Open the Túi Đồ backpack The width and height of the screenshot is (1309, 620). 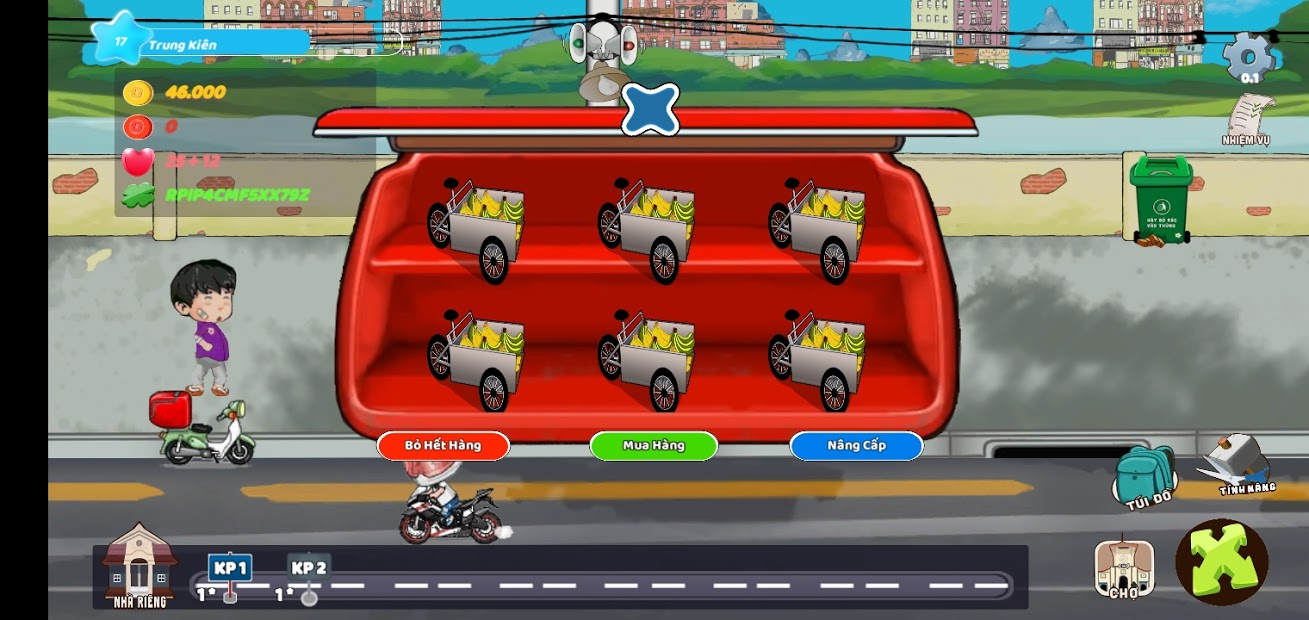(x=1146, y=477)
